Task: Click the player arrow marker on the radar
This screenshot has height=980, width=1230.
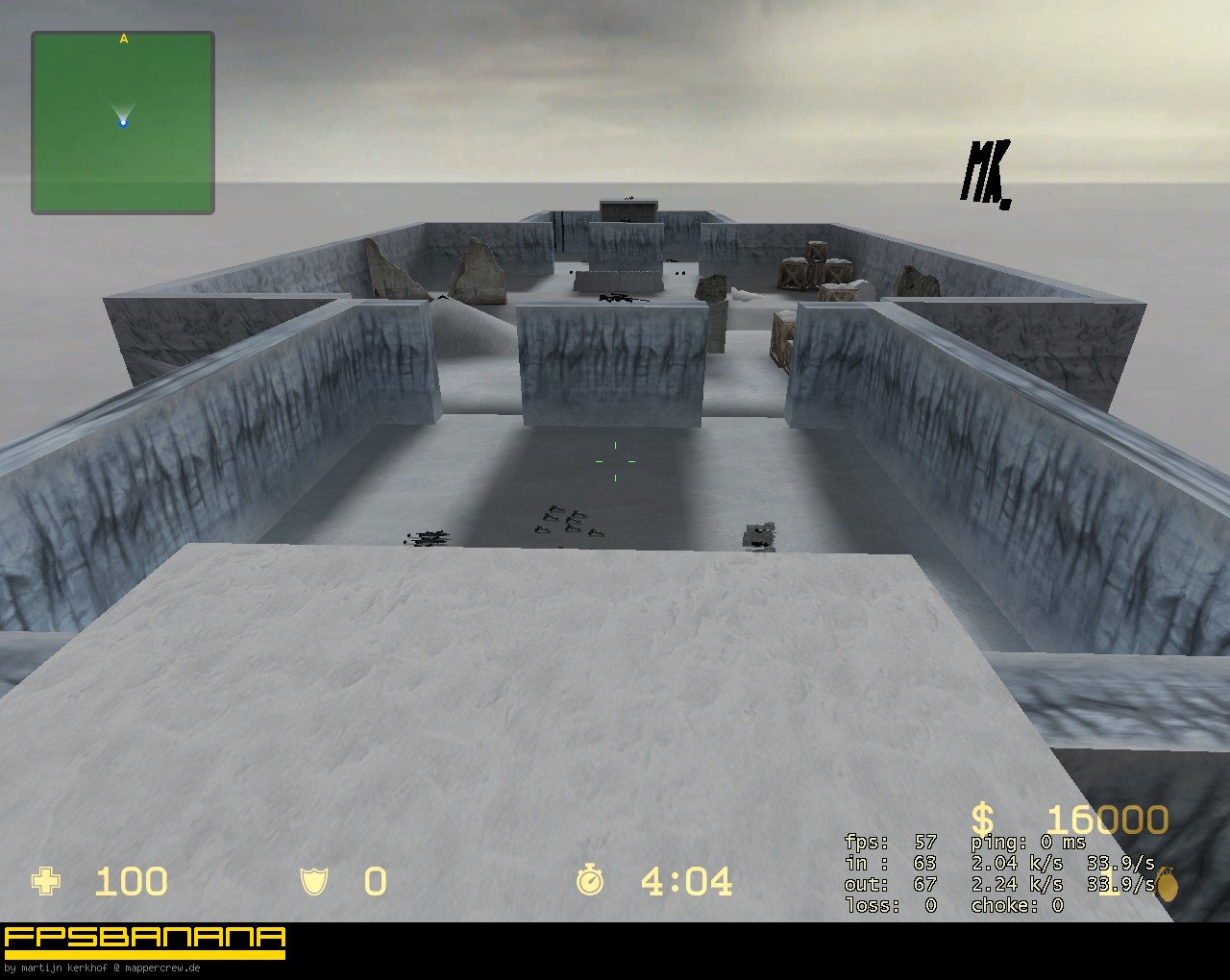Action: pyautogui.click(x=123, y=121)
